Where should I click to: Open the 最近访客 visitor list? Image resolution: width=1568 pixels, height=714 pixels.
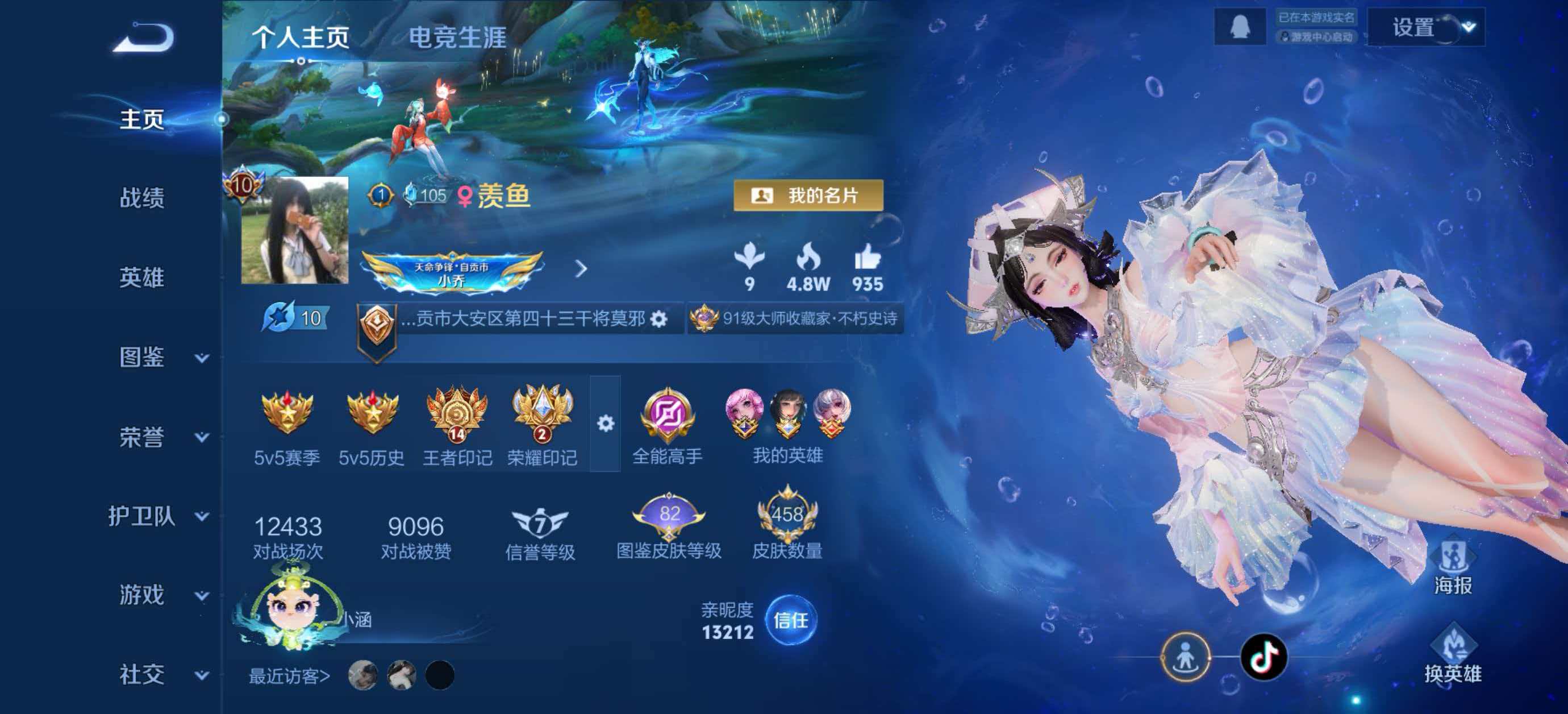click(x=289, y=676)
